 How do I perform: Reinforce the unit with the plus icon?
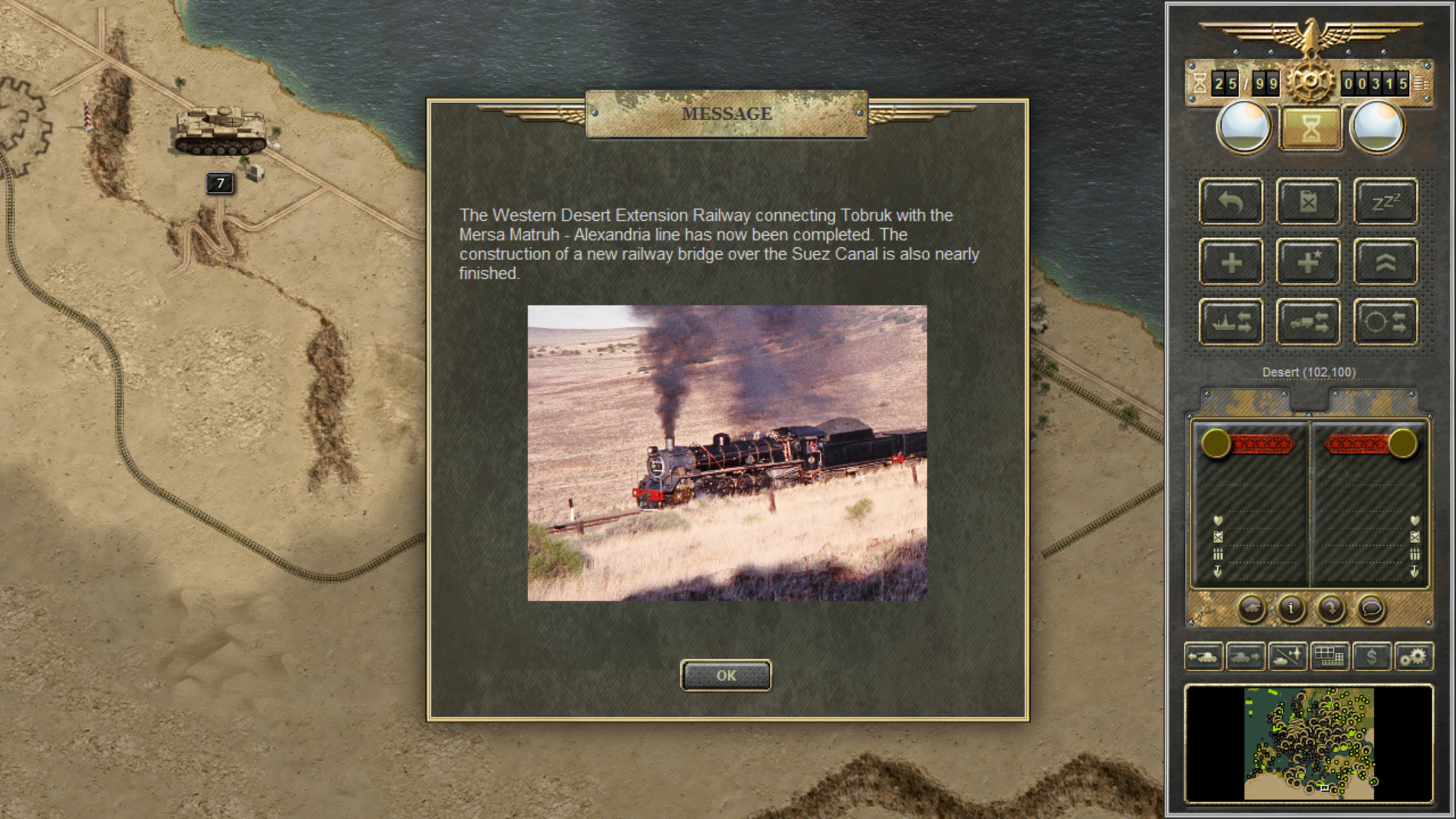[1231, 261]
